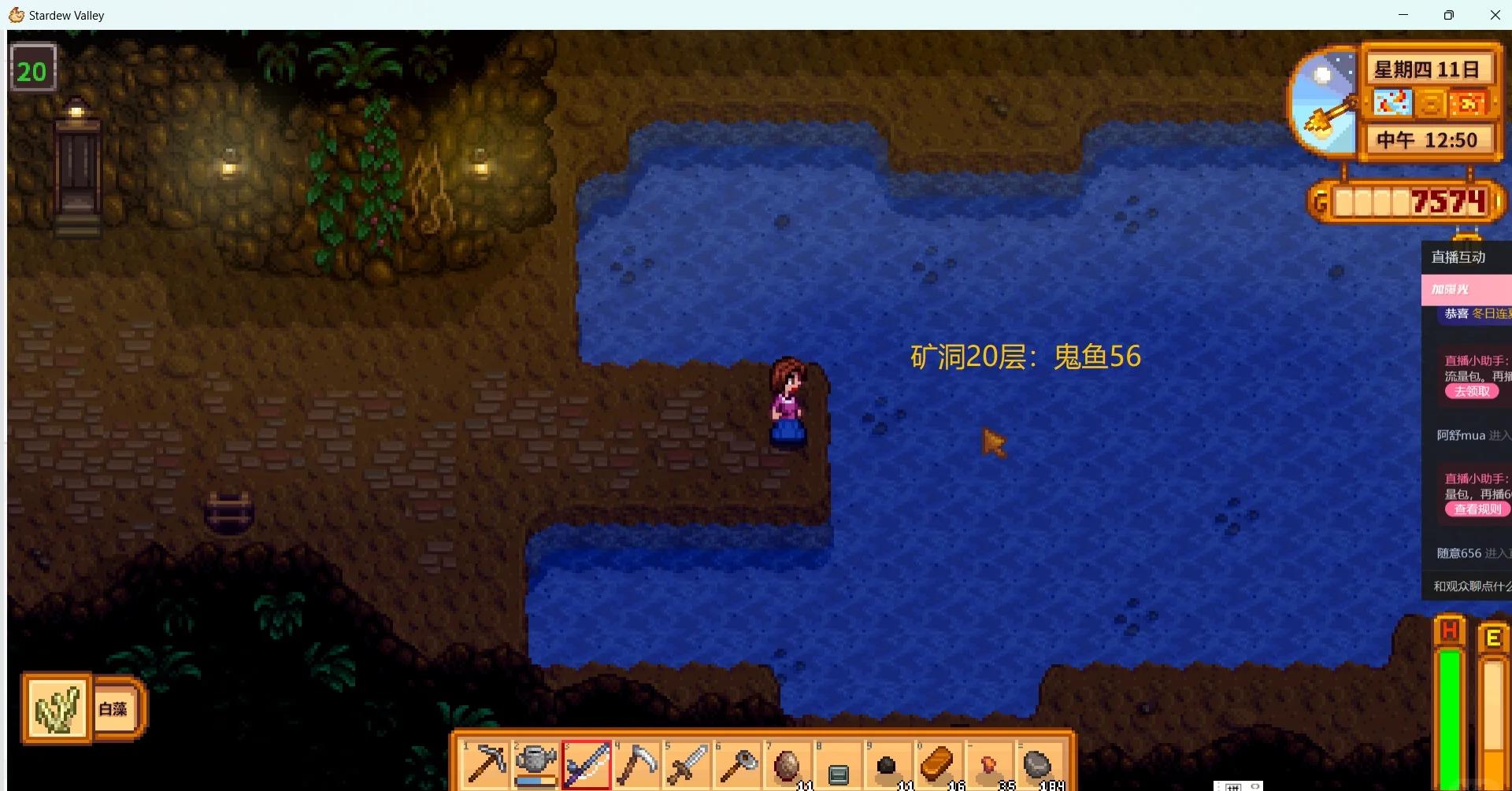The width and height of the screenshot is (1512, 791).
Task: Choose the copper pan slot
Action: 737,764
